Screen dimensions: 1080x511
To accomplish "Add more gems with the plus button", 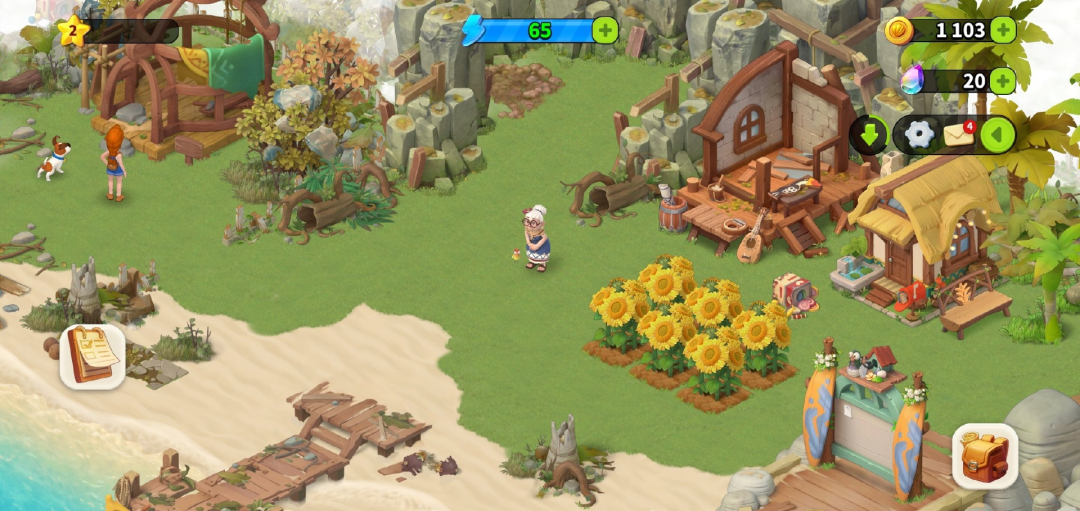I will 1002,81.
